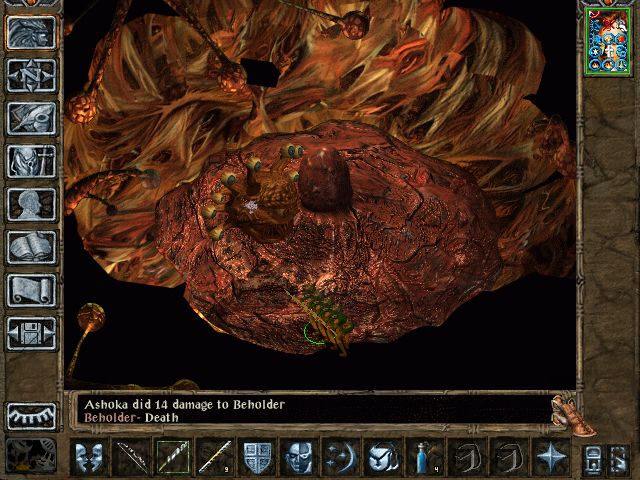
Task: Open the journal with quill icon
Action: tap(31, 118)
